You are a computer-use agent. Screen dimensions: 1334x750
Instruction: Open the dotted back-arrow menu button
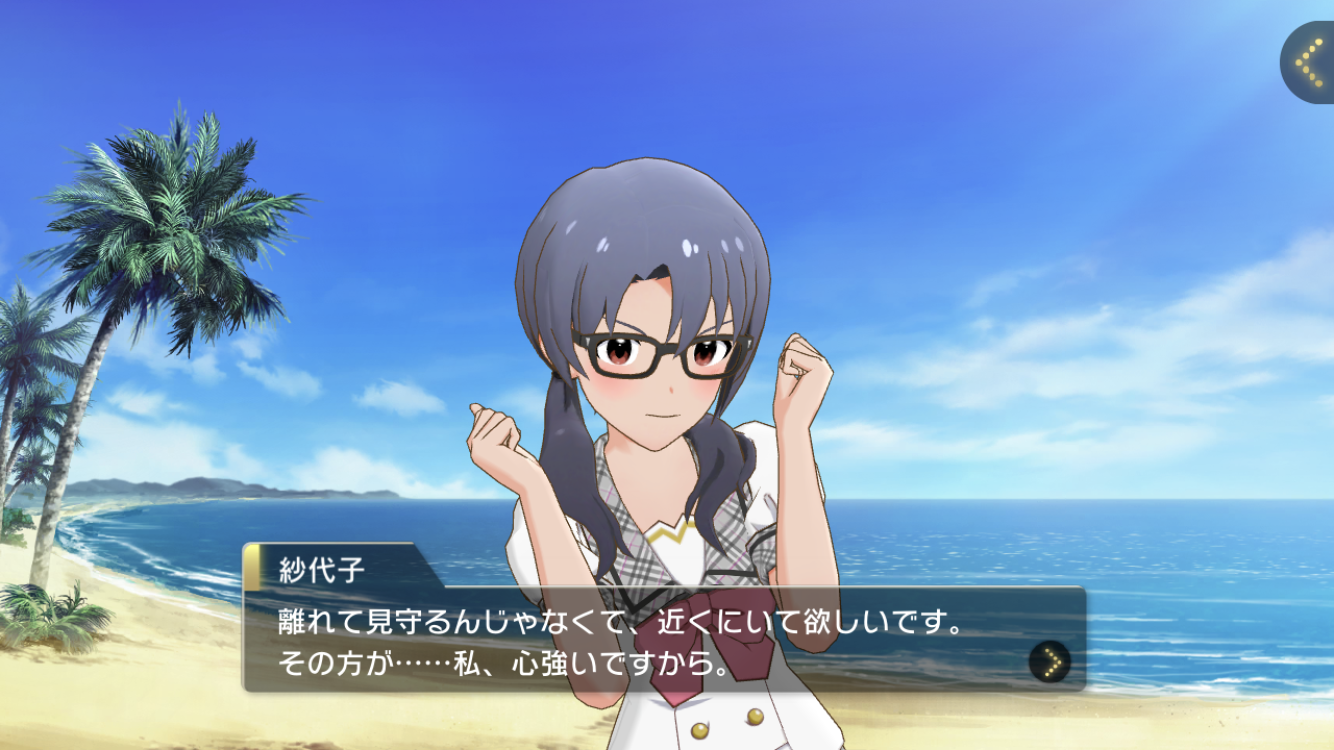point(1308,63)
